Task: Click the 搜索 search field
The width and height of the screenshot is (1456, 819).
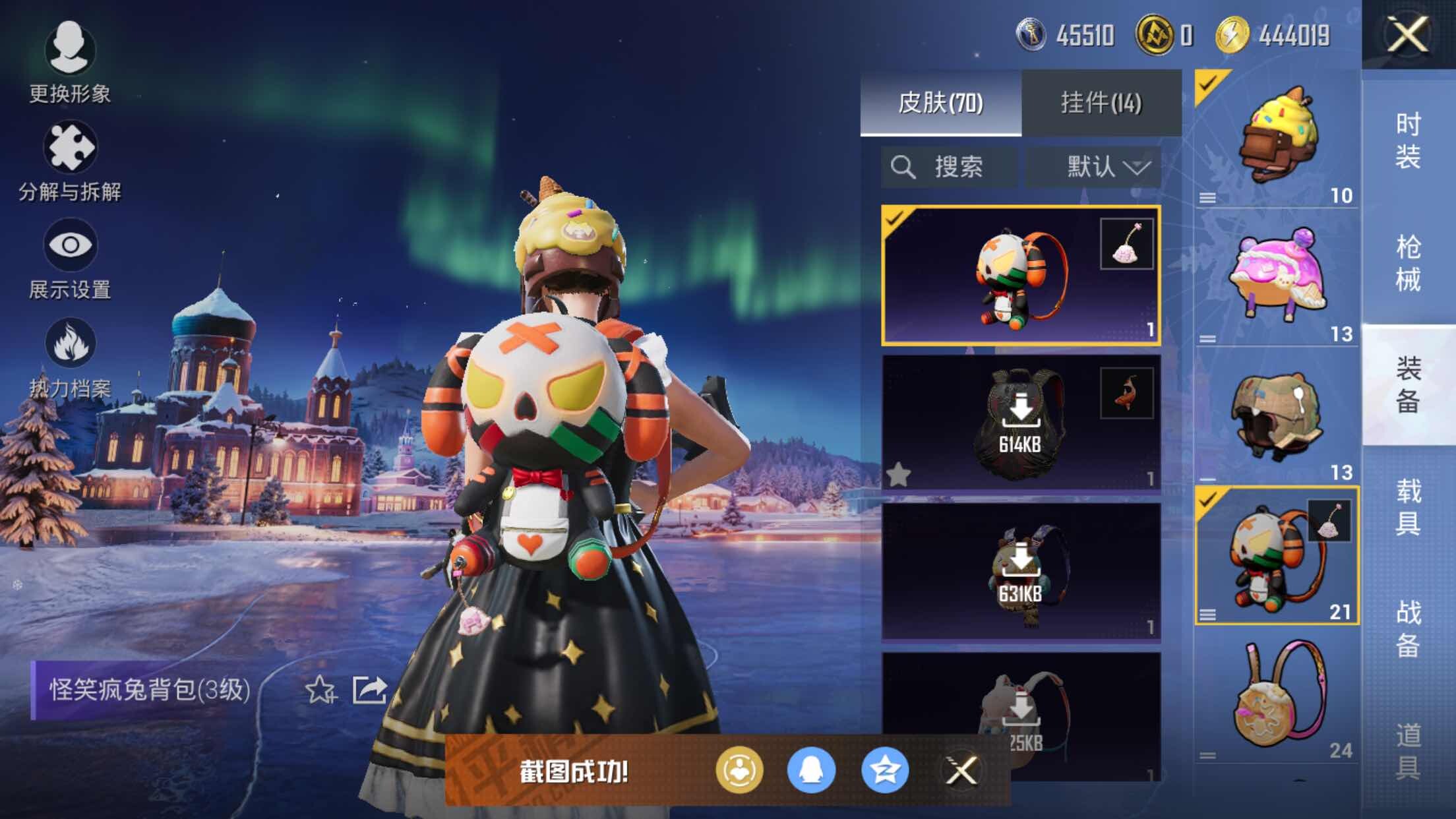Action: (950, 167)
